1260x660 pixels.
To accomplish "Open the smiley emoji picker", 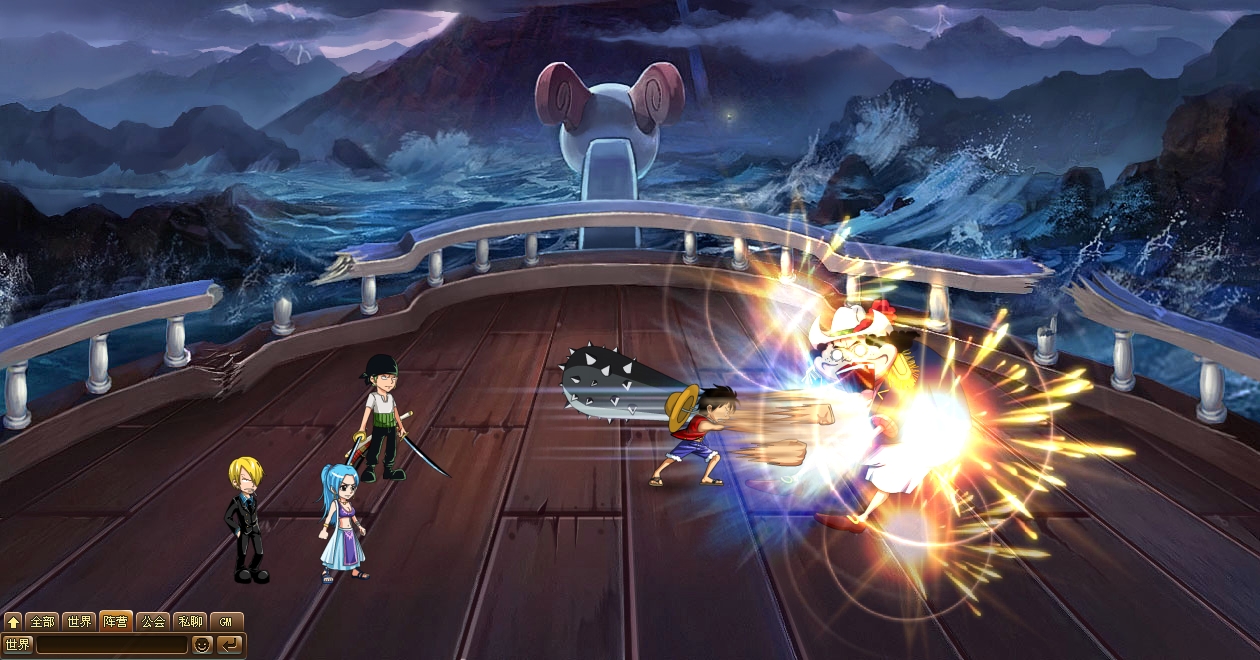I will pyautogui.click(x=202, y=645).
